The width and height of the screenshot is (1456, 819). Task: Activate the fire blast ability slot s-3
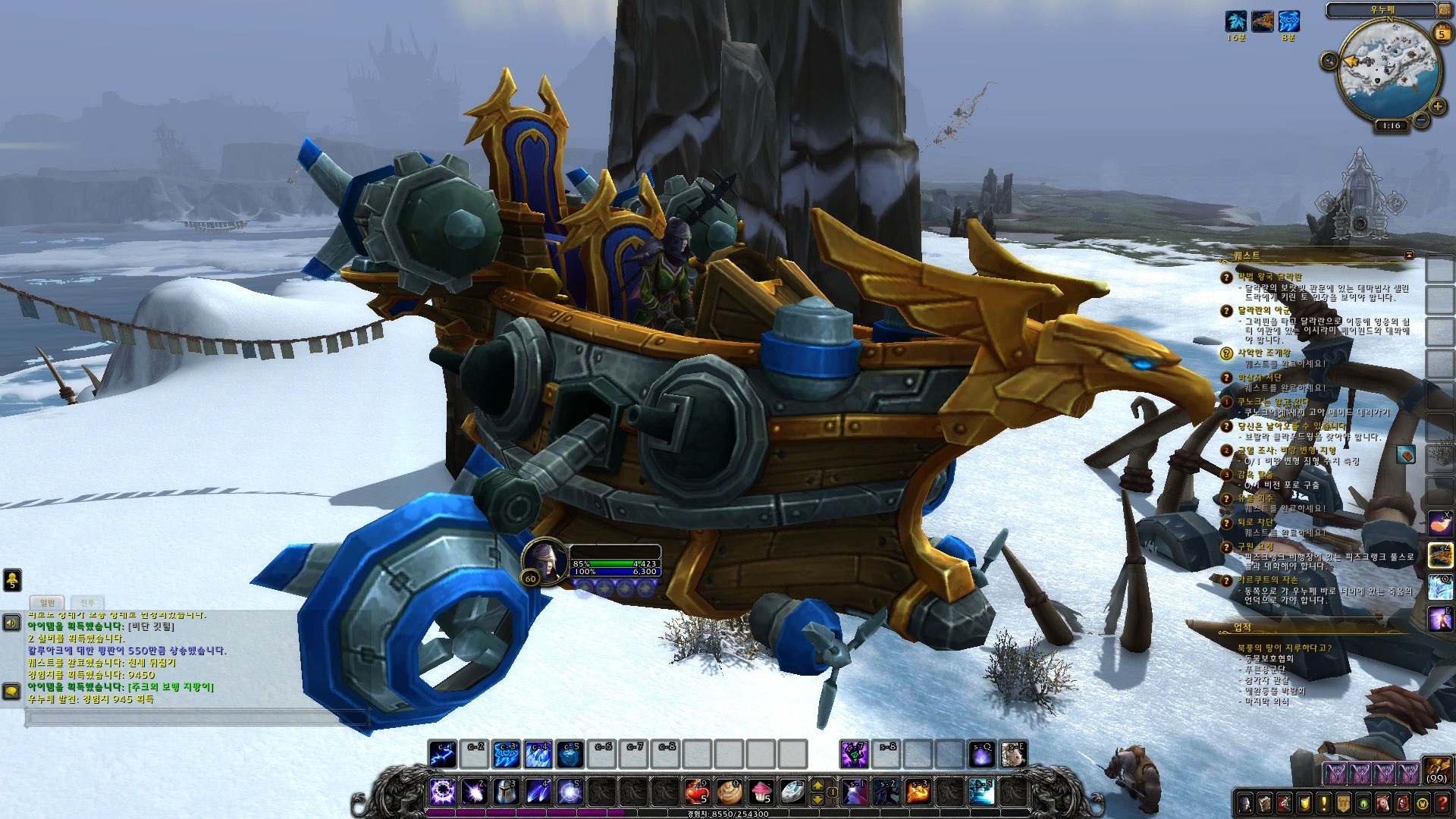(x=919, y=792)
